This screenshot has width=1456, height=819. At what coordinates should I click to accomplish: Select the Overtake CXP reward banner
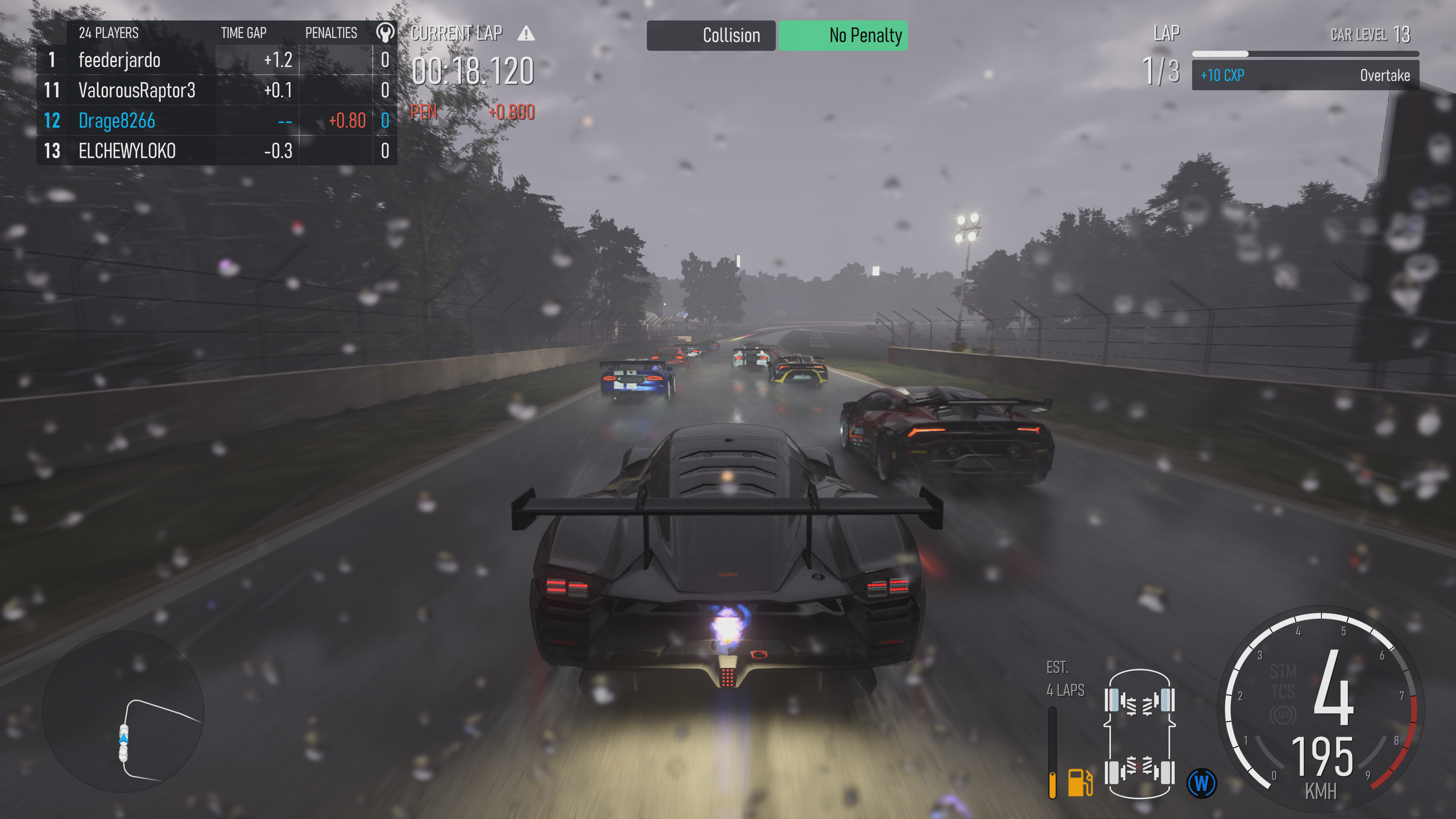click(x=1305, y=75)
